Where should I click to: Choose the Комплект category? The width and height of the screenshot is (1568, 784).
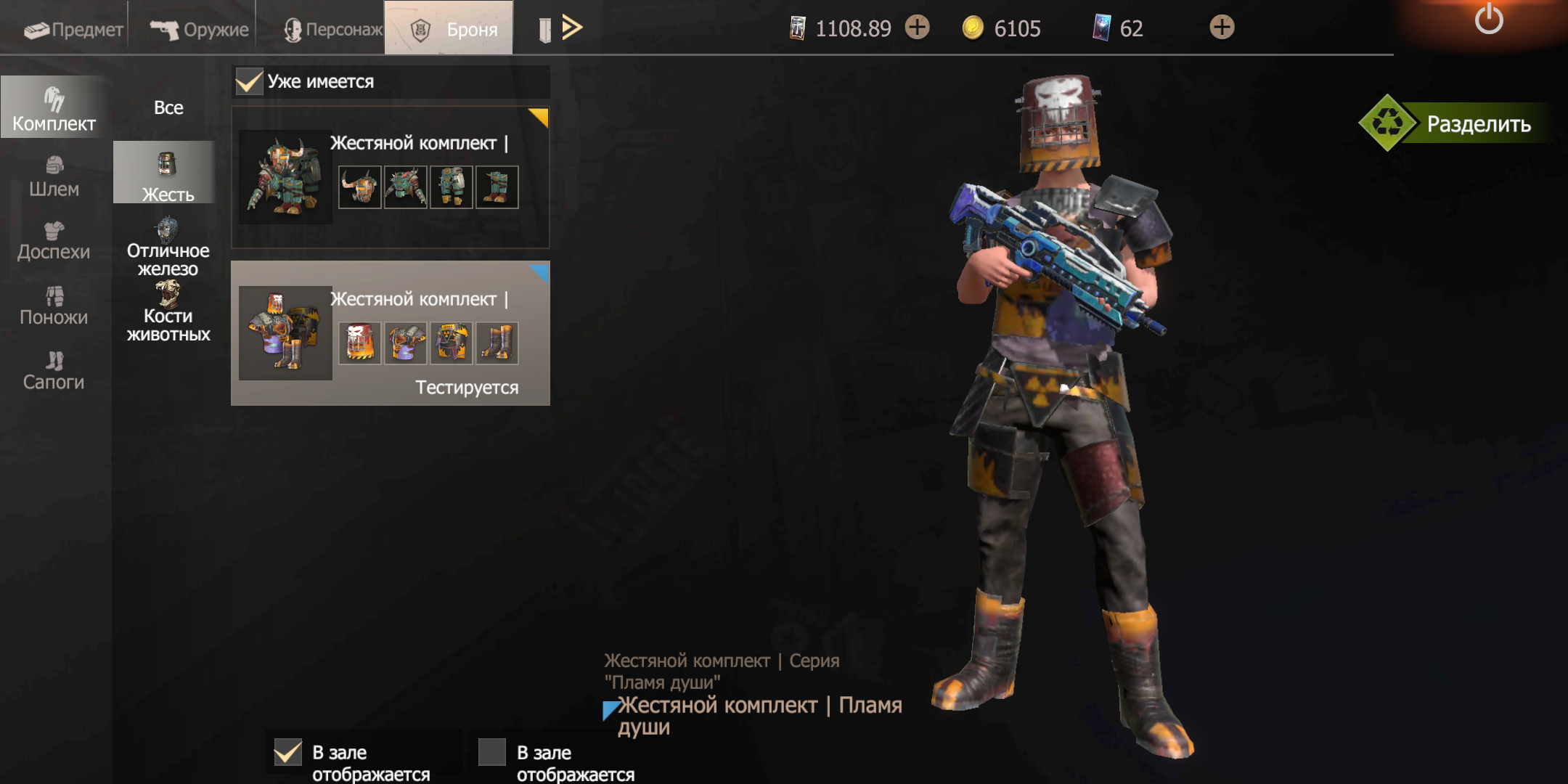click(54, 109)
